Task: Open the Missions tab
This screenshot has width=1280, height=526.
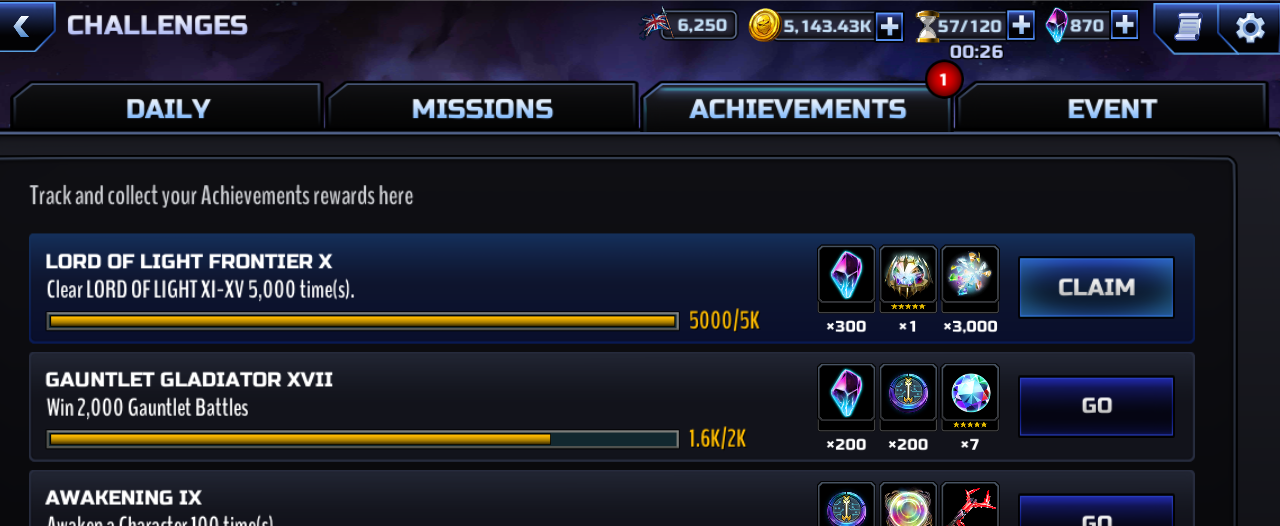Action: [x=482, y=108]
